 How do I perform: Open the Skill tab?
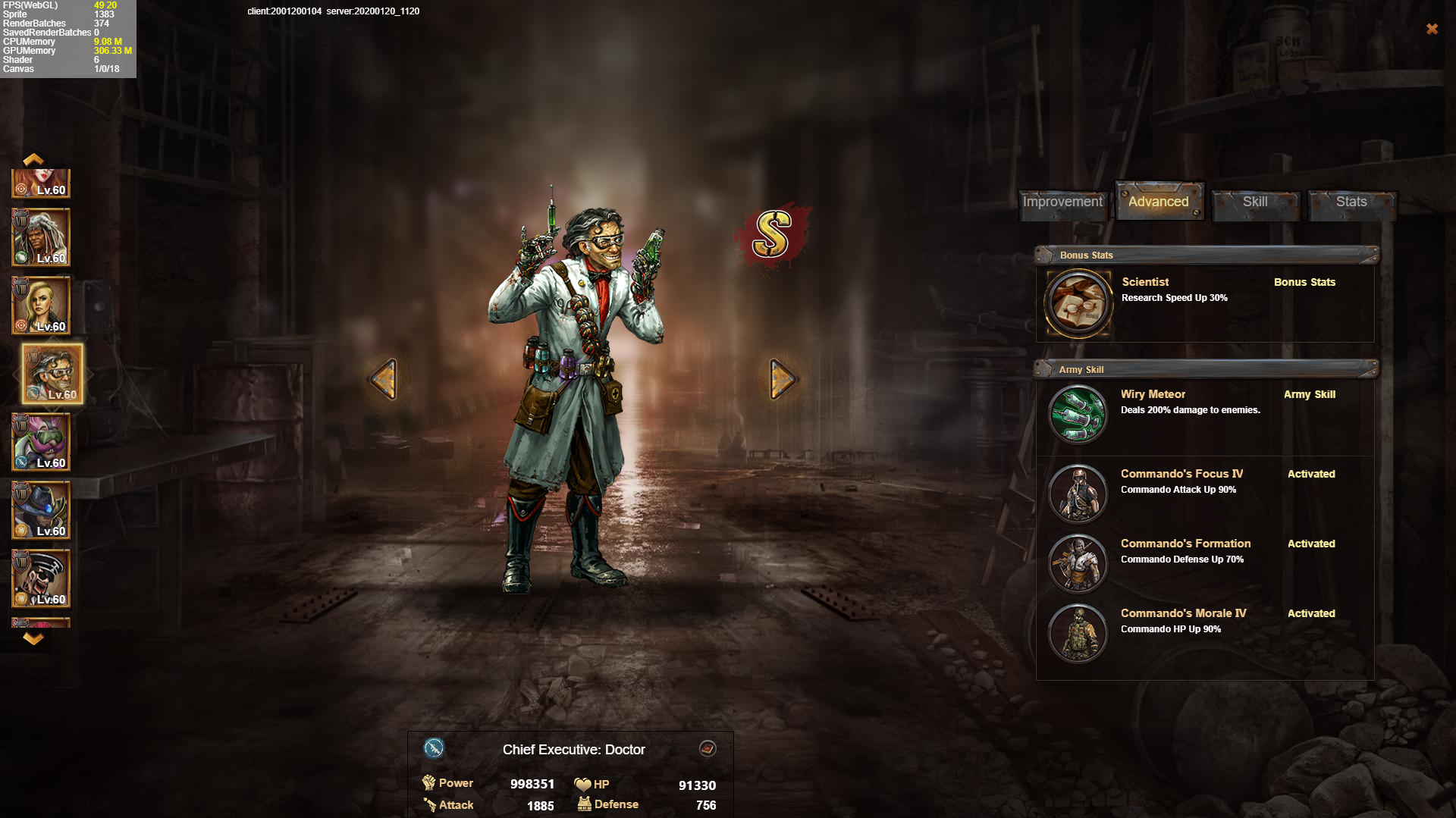click(x=1255, y=202)
